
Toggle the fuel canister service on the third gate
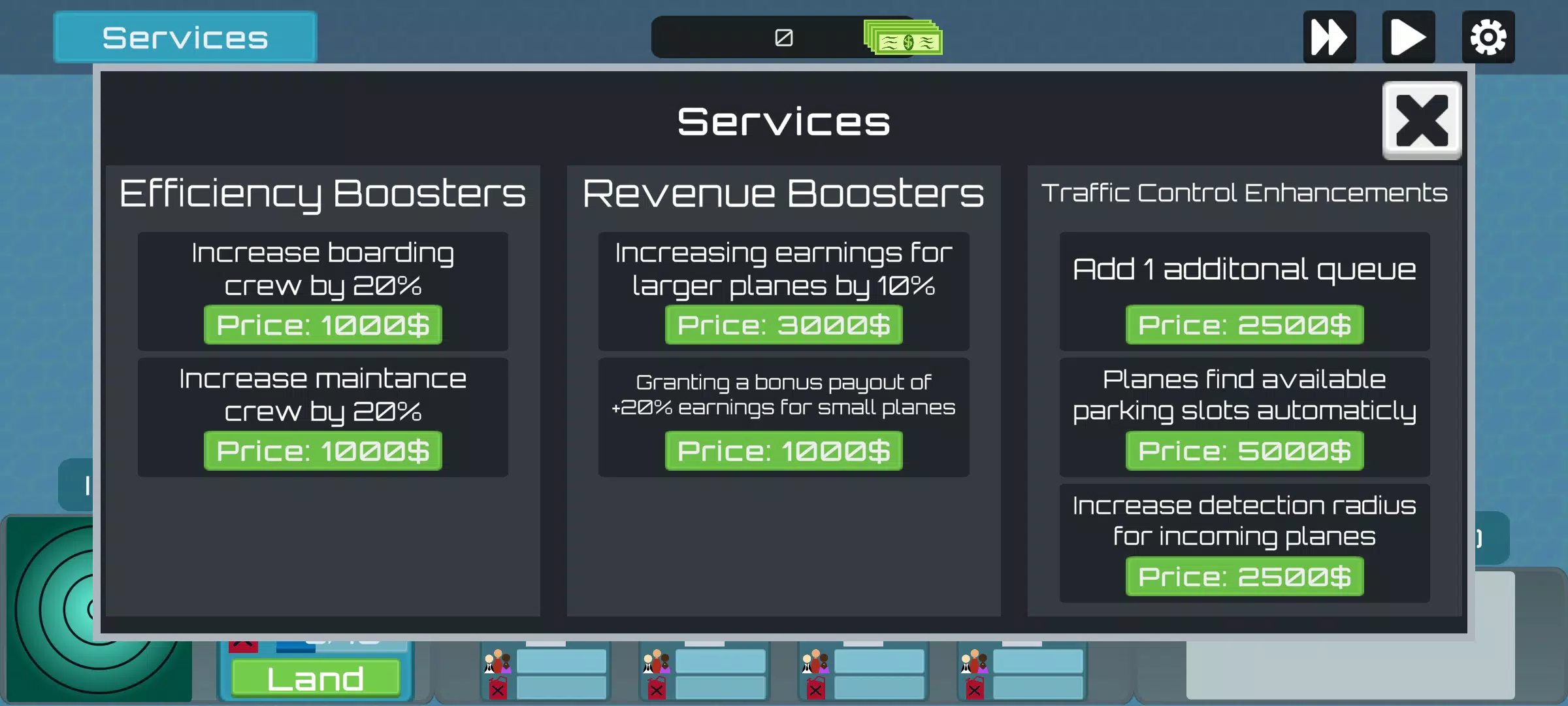point(815,690)
